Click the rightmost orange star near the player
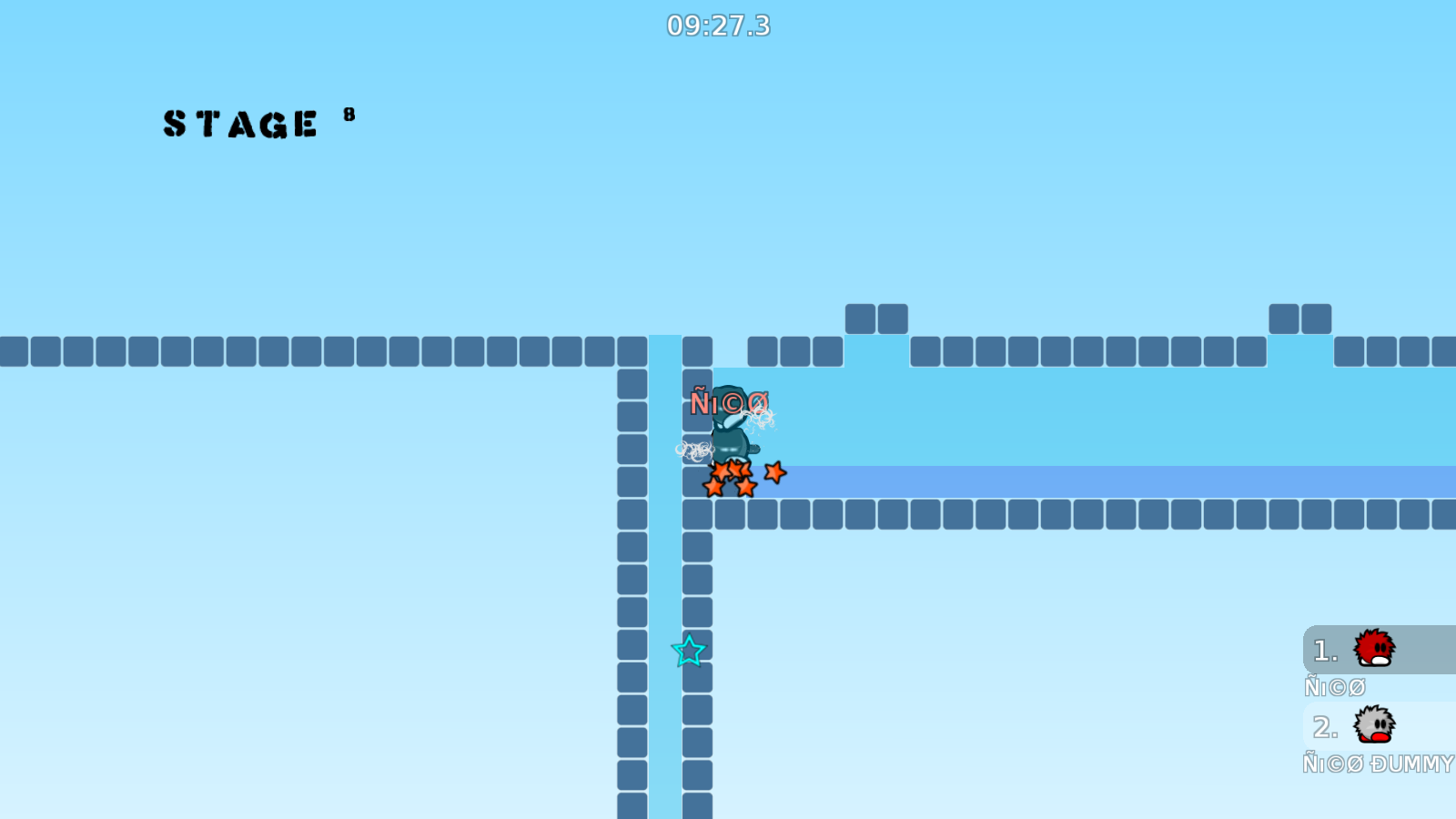Screen dimensions: 1456x819 pos(775,473)
